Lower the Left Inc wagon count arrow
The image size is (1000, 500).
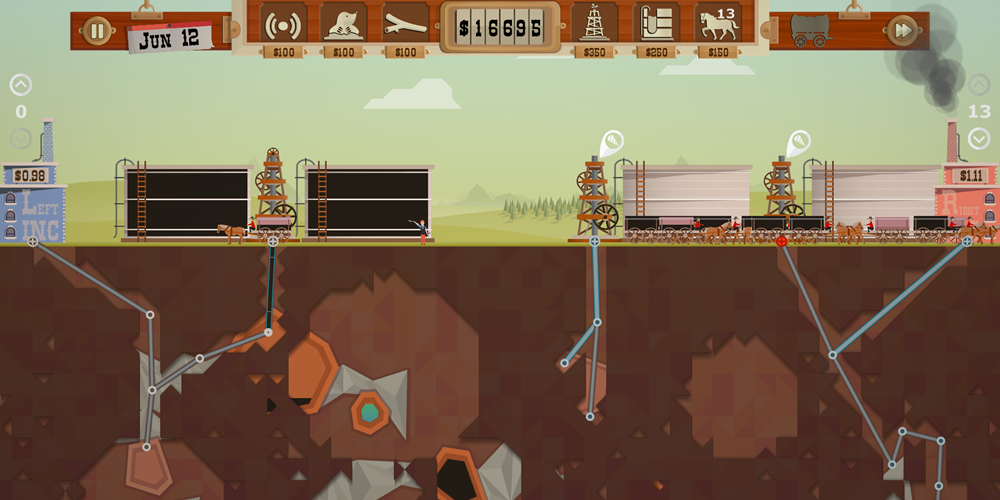point(20,138)
